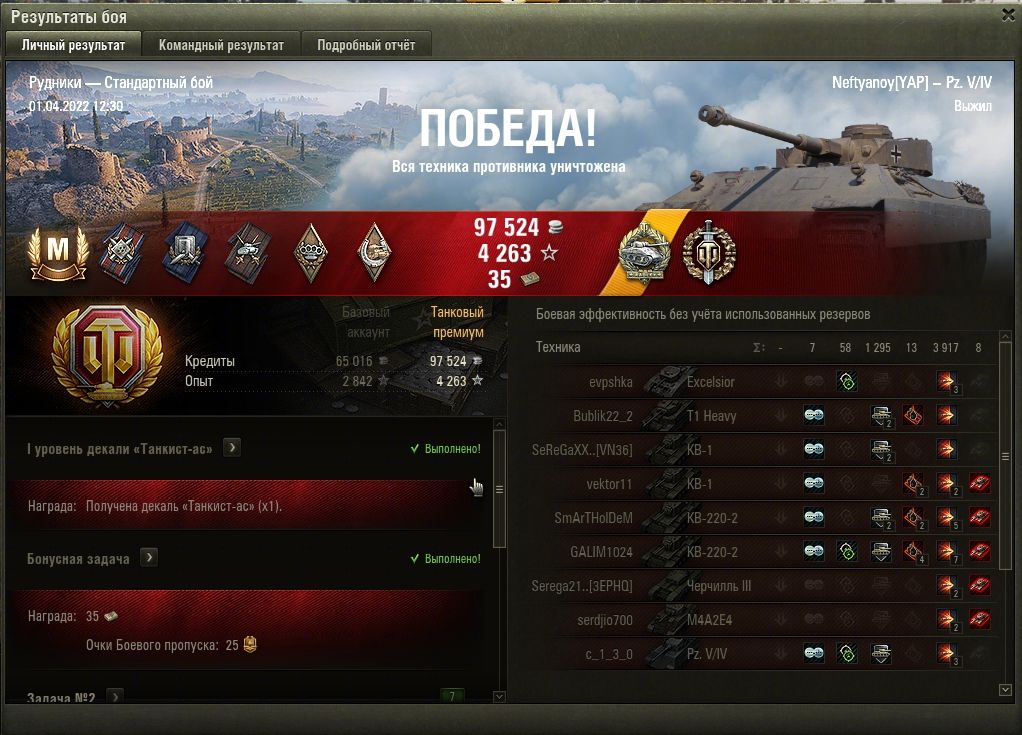Click the sword-and-shield wreath medal

click(709, 252)
